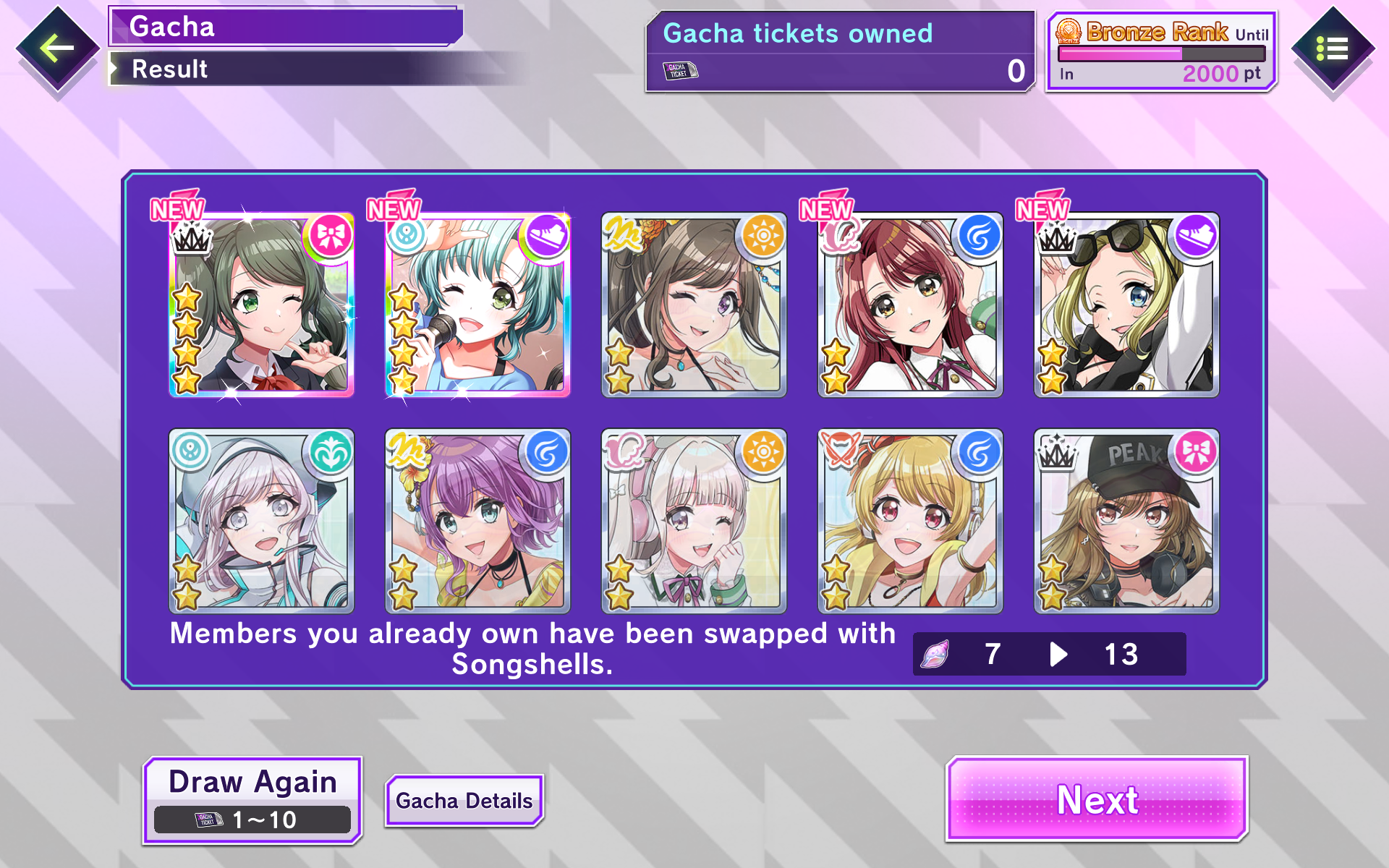Pick the blonde girl with sunglasses card
This screenshot has width=1389, height=868.
[x=1126, y=305]
